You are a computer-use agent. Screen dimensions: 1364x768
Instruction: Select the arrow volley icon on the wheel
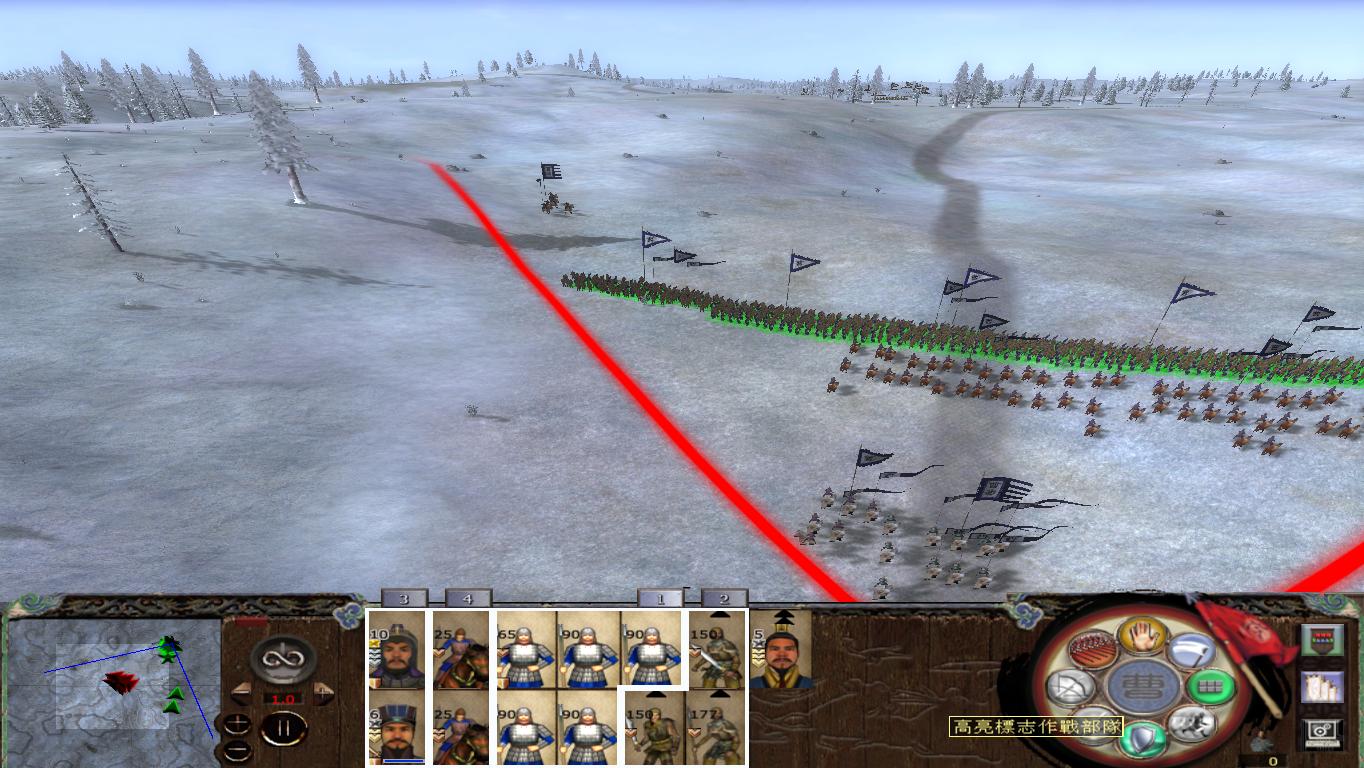click(x=1091, y=647)
